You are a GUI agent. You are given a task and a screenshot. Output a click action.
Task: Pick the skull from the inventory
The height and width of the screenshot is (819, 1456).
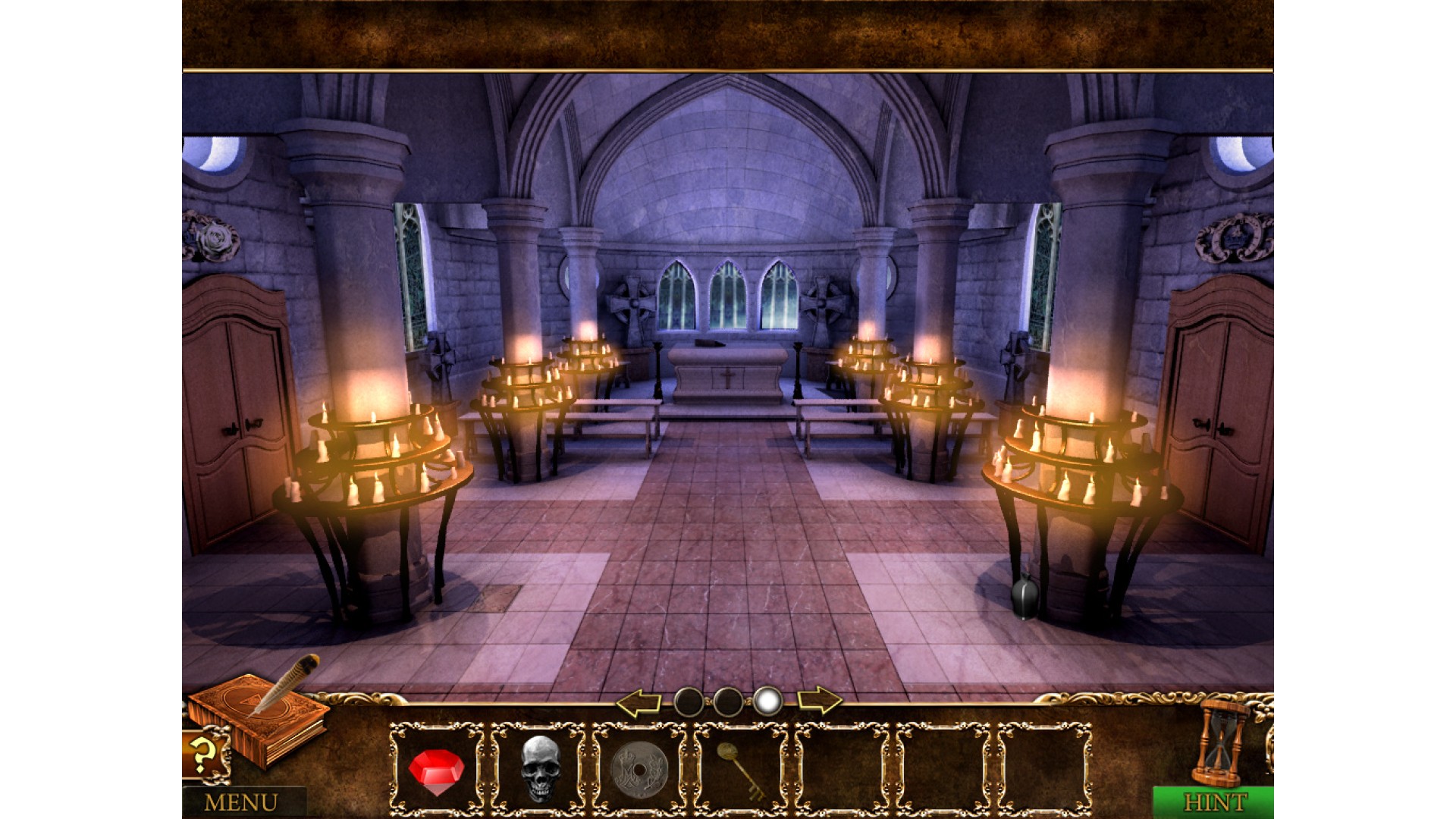[540, 768]
